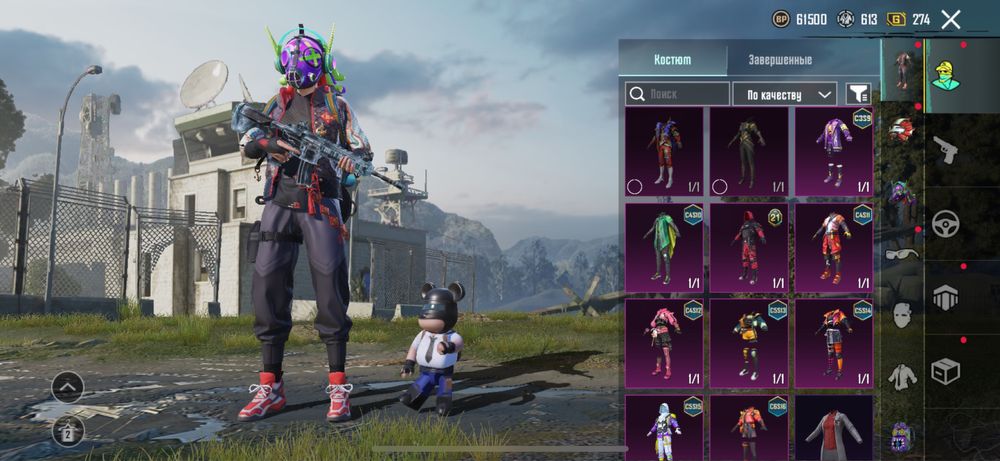Choose the yellow and black C5S13 costume
The image size is (1000, 461).
point(748,343)
